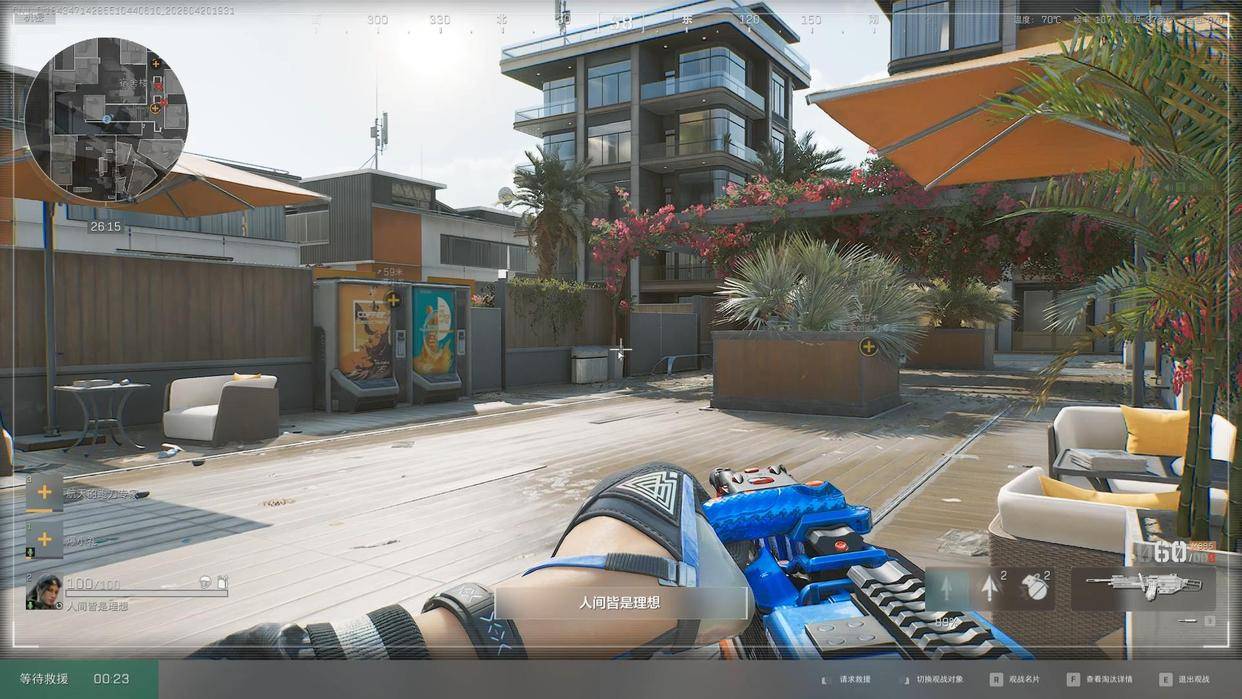Select teammate number 1's yellow plus icon

44,539
